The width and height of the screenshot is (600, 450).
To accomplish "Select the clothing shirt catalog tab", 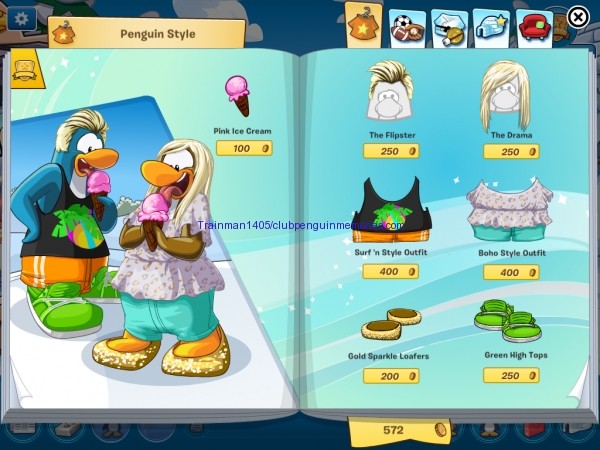I will (364, 23).
